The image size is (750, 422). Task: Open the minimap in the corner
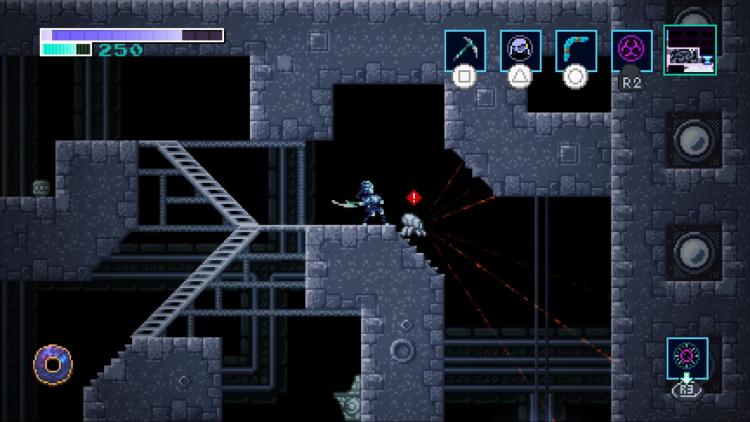[x=689, y=50]
